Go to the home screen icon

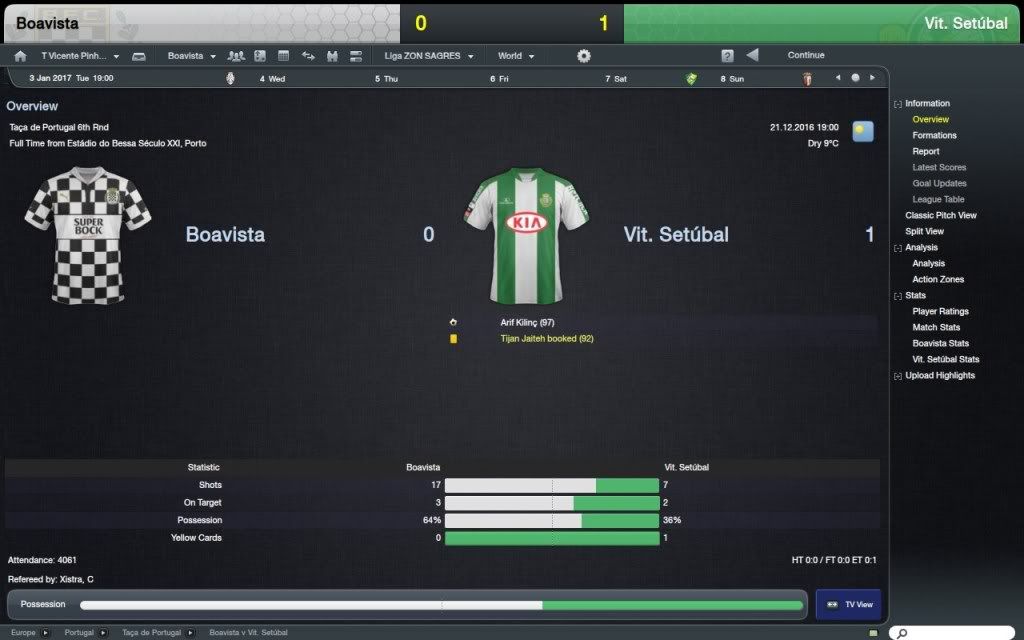[20, 56]
